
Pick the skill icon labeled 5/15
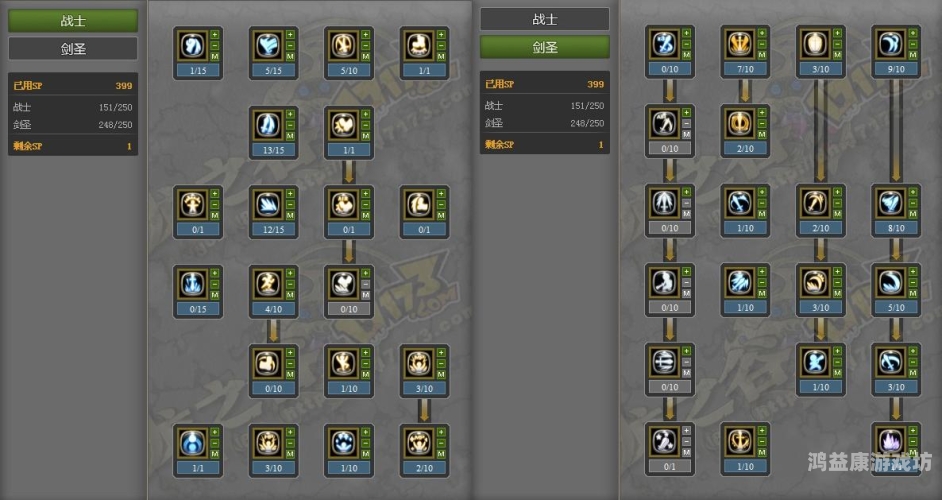[267, 45]
